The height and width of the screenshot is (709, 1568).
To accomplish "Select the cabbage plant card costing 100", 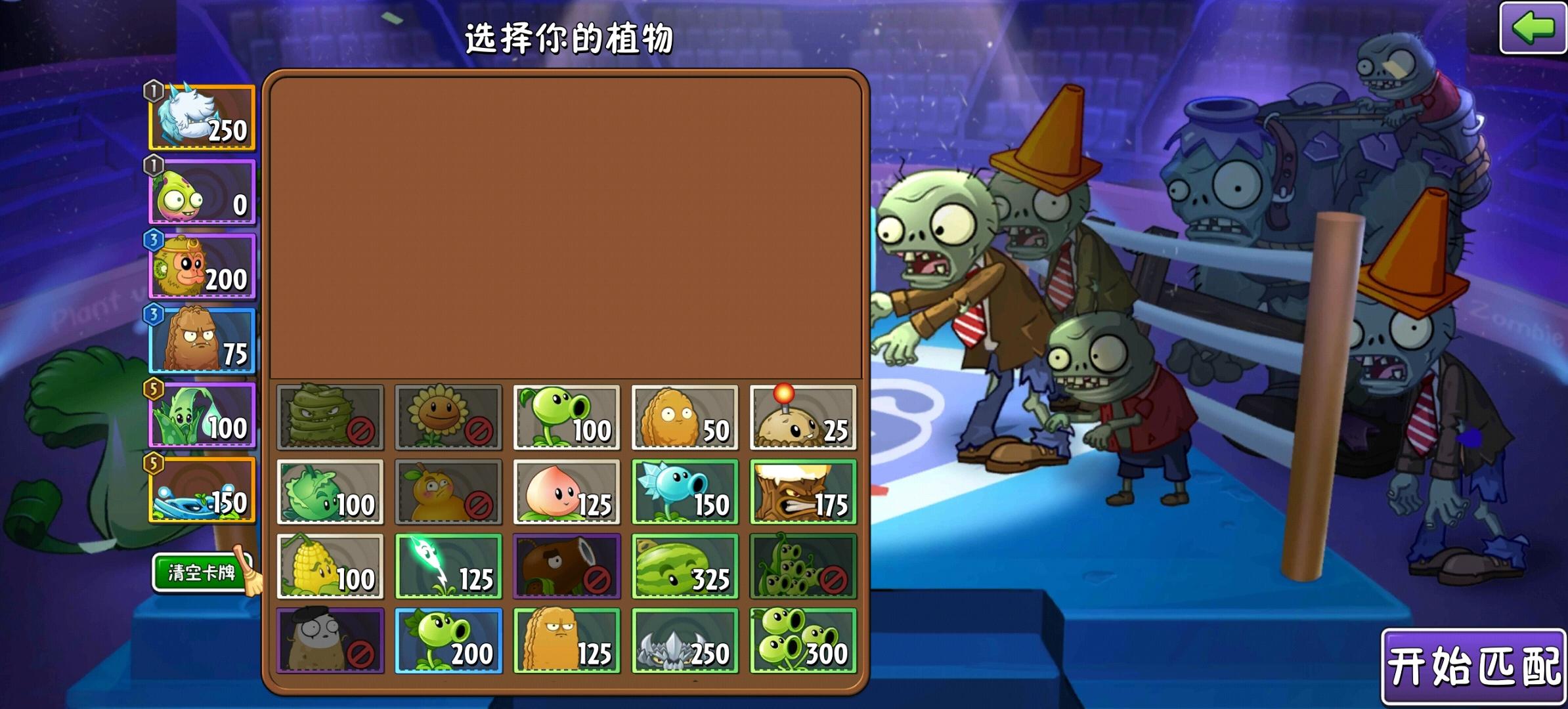I will [330, 491].
